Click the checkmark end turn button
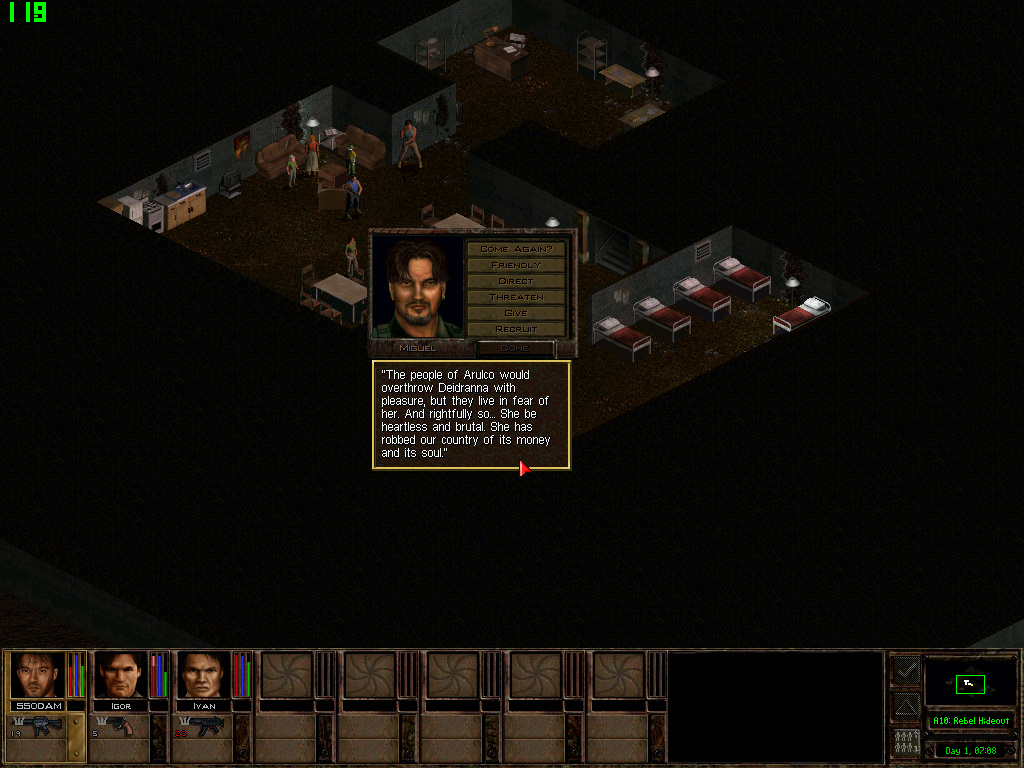The width and height of the screenshot is (1024, 768). [x=905, y=670]
